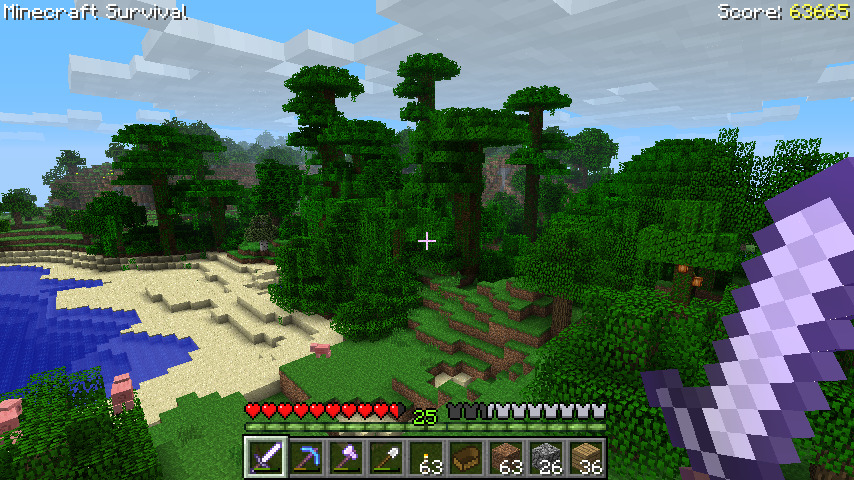
Task: Select the wooden planks stack of 36
Action: (586, 458)
